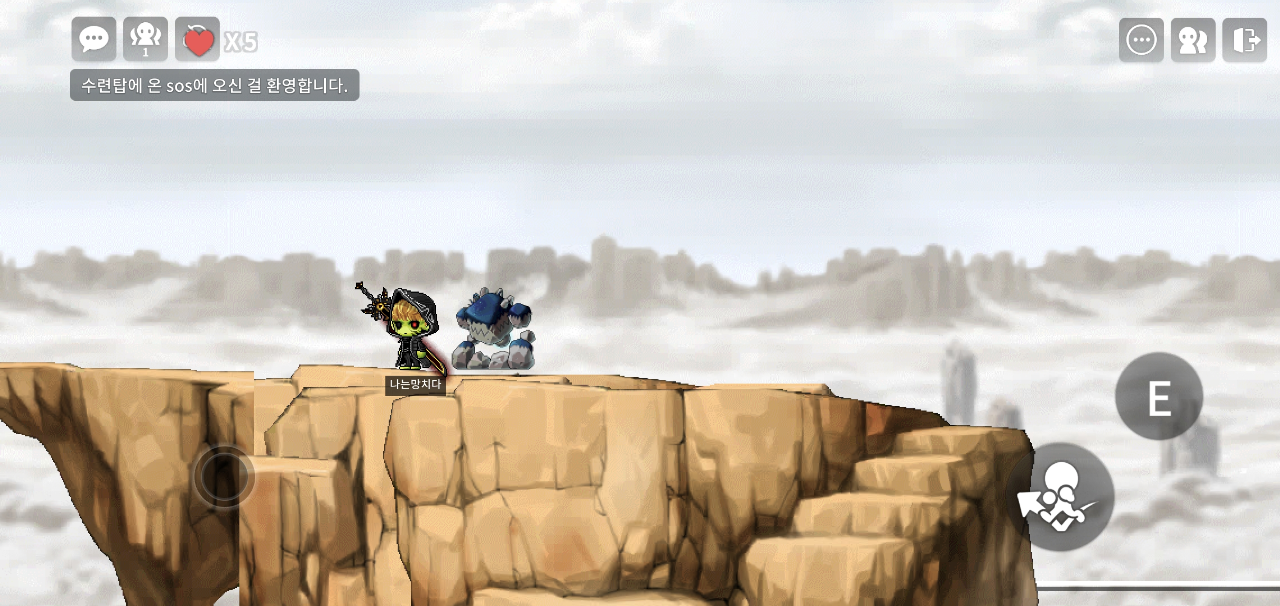Leave the world via exit door
Viewport: 1280px width, 606px height.
(1245, 40)
